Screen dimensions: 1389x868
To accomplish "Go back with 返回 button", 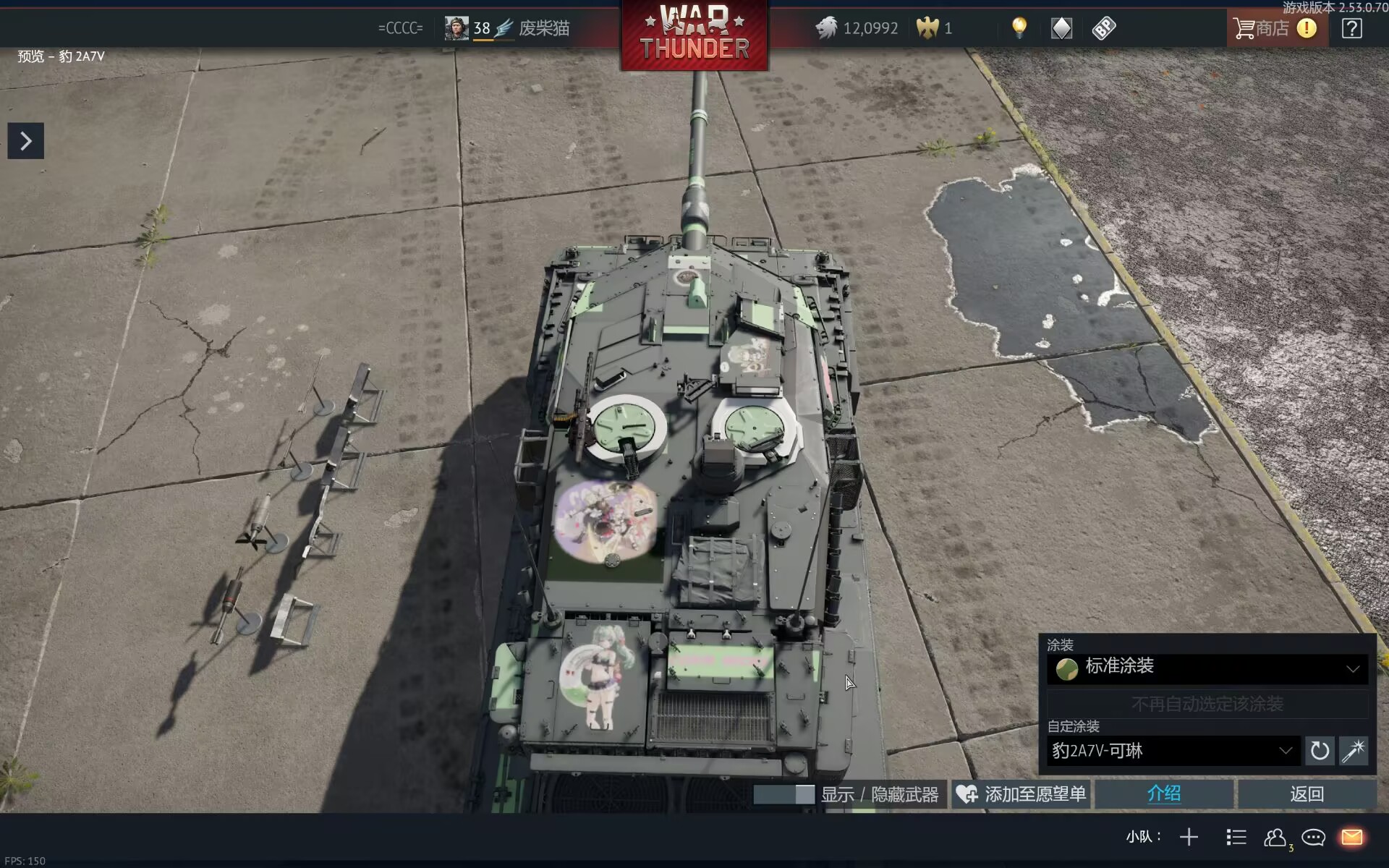I will coord(1307,794).
